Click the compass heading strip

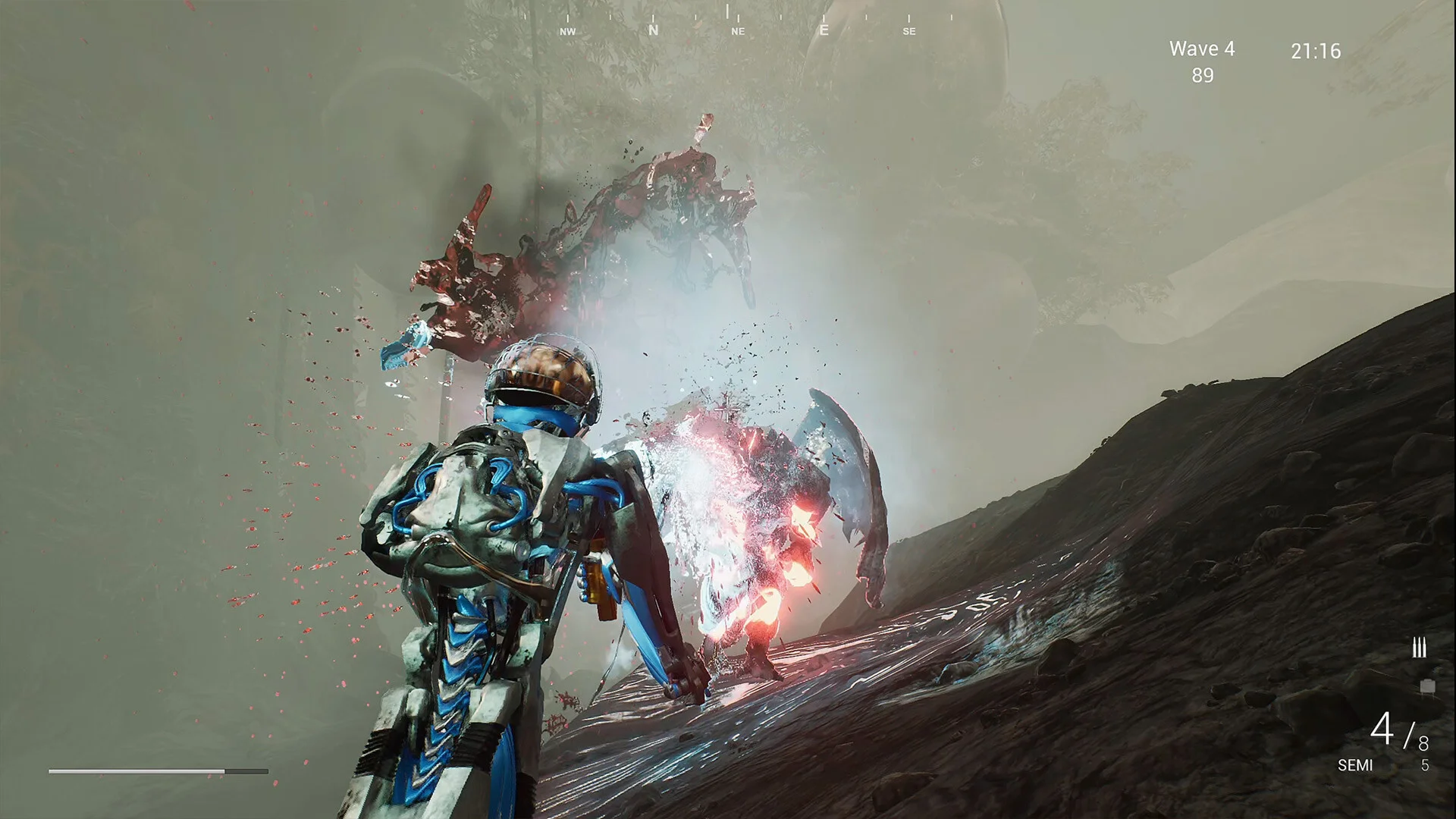(x=737, y=23)
